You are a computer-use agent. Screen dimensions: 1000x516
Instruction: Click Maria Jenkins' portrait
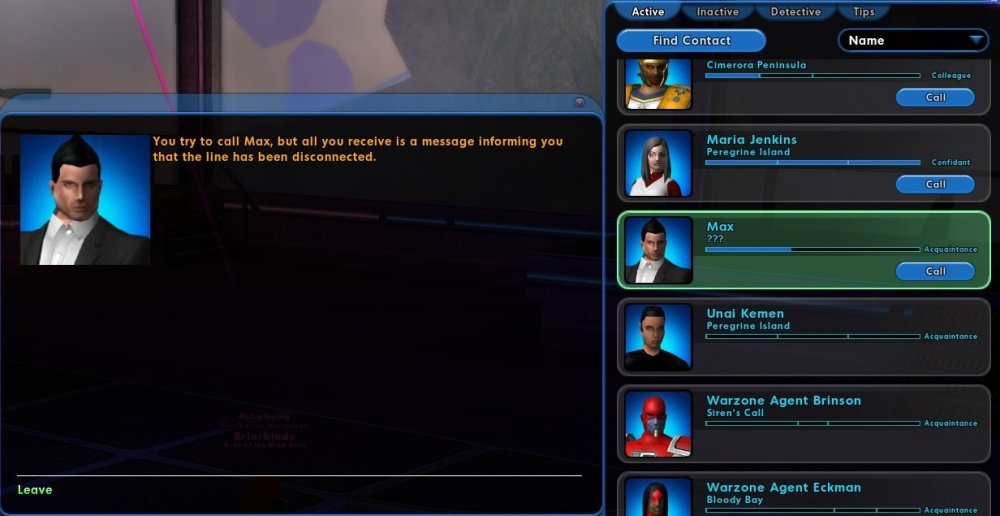(658, 163)
